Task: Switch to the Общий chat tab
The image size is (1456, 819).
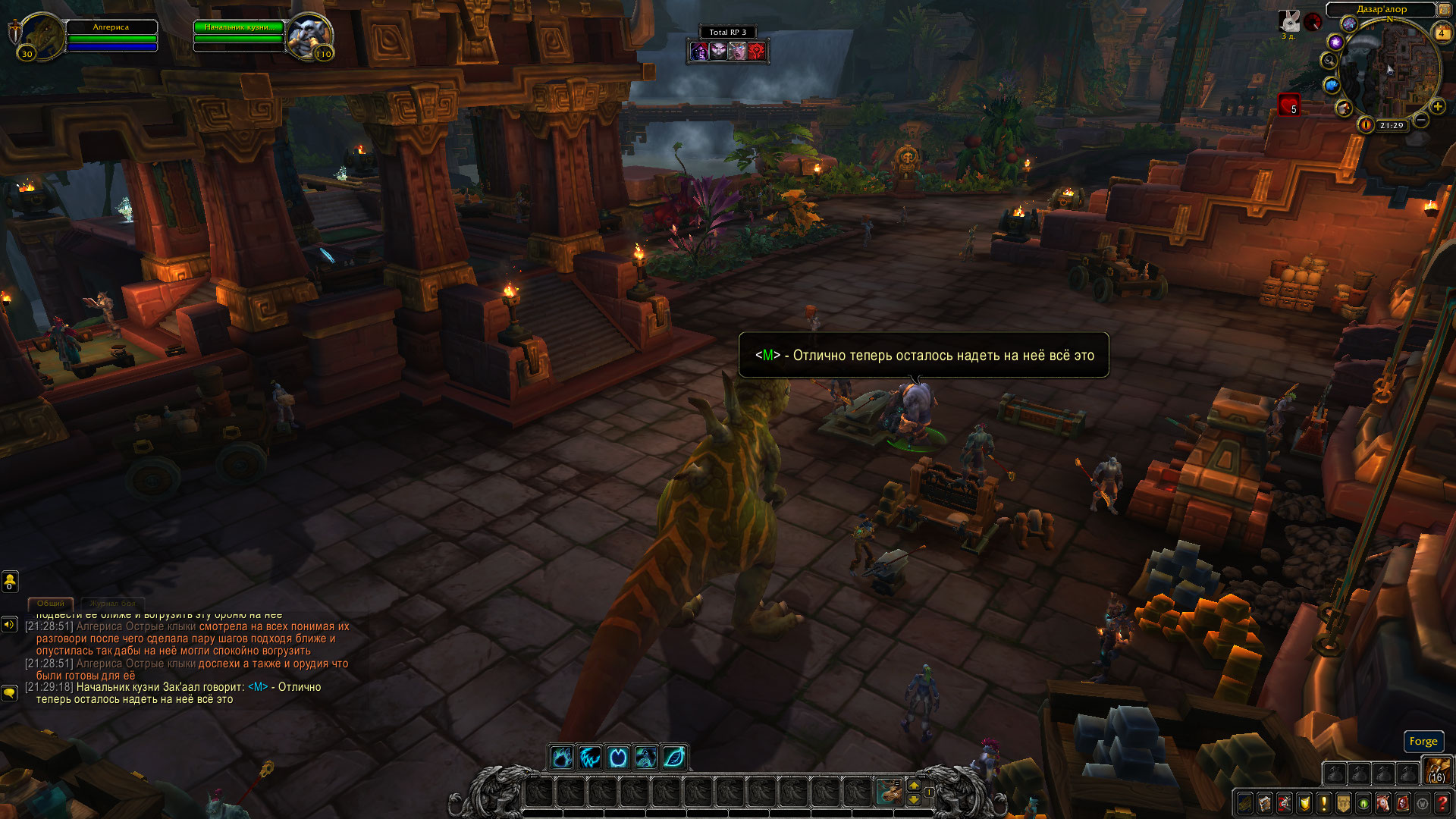Action: coord(51,604)
